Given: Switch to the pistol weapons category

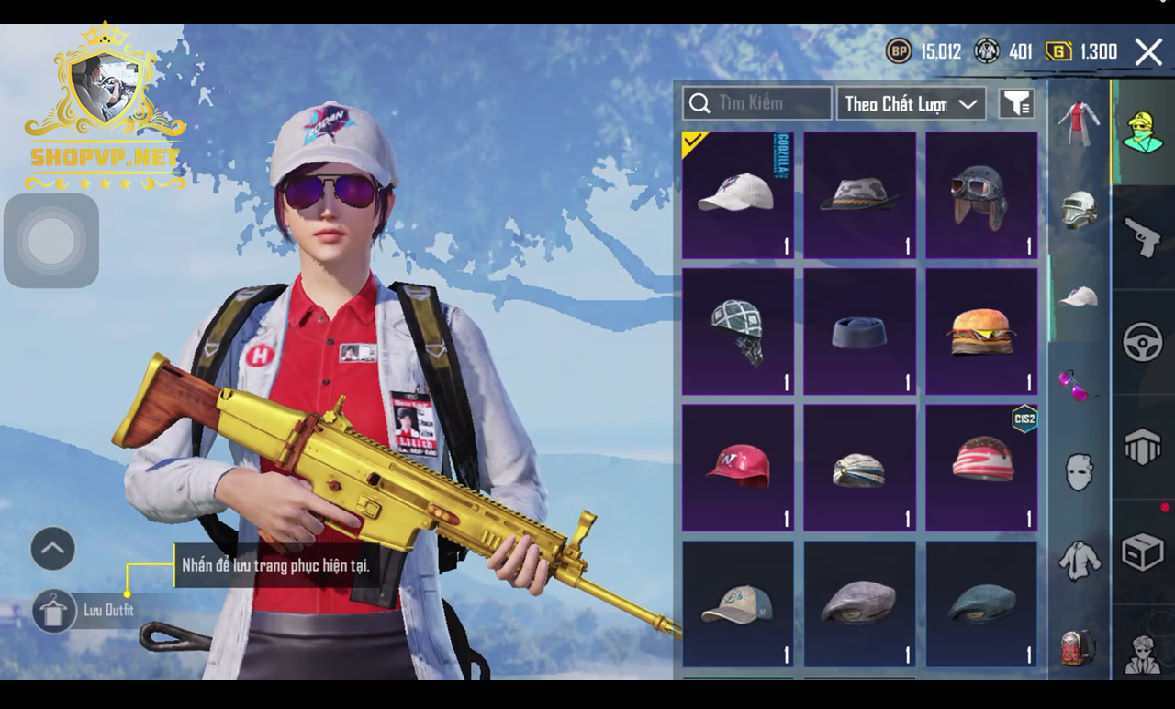Looking at the screenshot, I should click(x=1142, y=238).
